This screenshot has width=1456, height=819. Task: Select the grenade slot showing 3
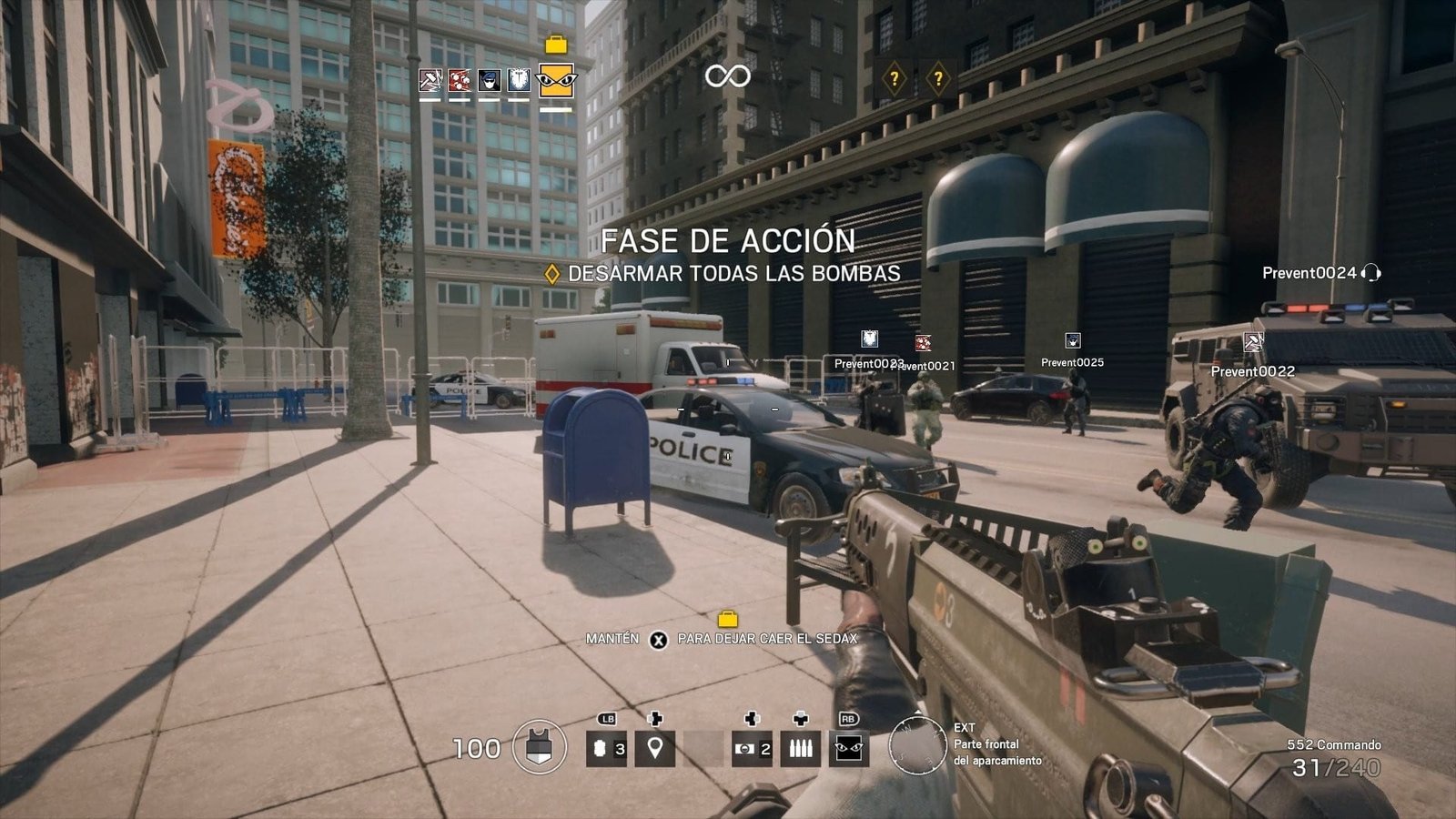(606, 749)
